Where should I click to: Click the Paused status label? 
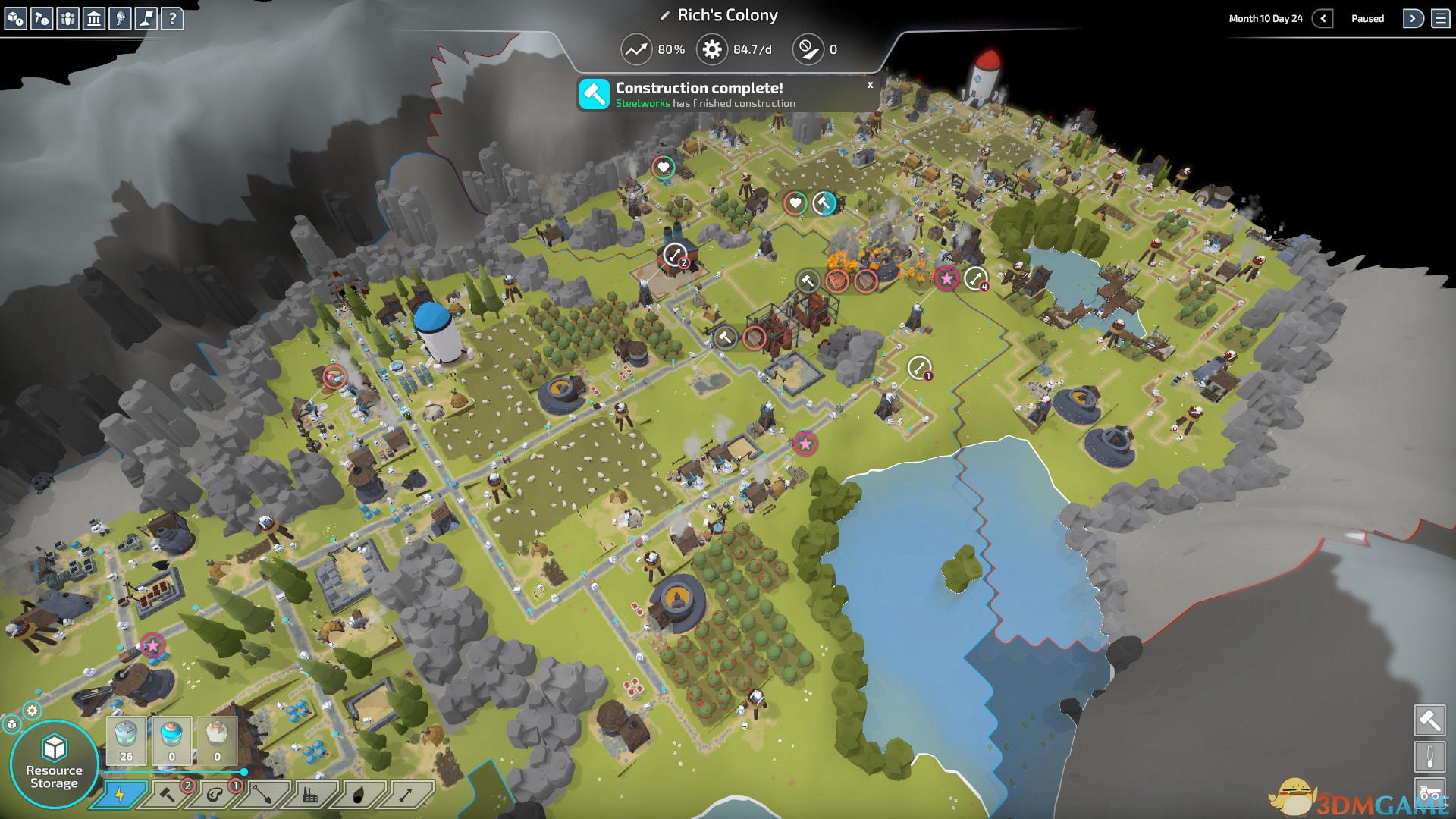pos(1367,17)
